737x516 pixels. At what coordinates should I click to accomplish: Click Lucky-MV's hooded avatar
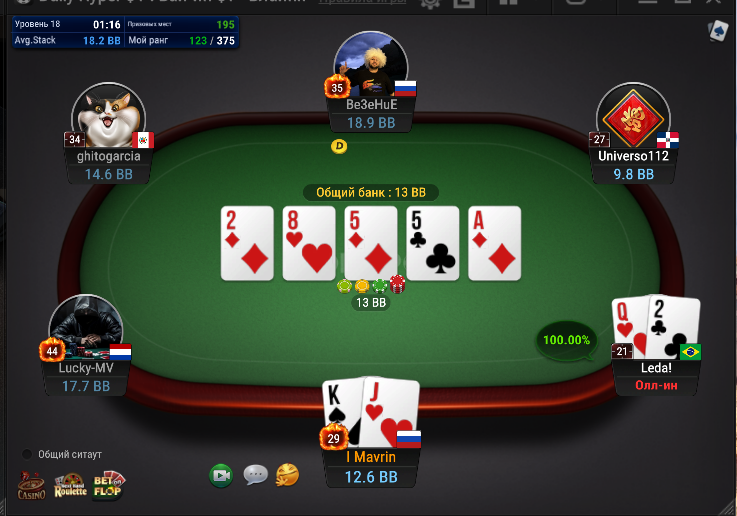[x=86, y=328]
